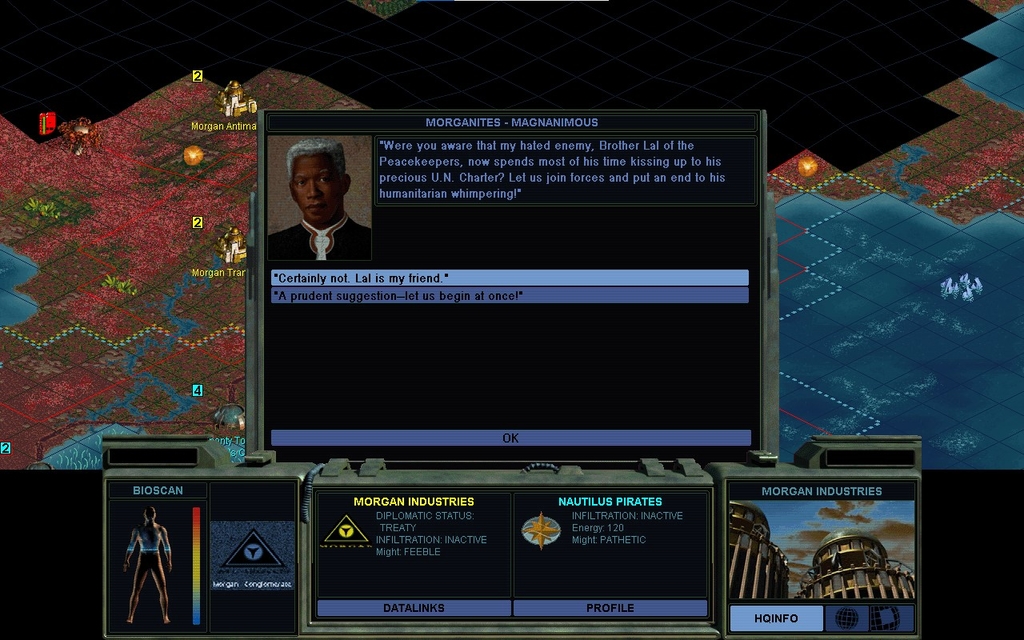This screenshot has height=640, width=1024.
Task: Confirm the dialogue with the OK button
Action: 510,438
